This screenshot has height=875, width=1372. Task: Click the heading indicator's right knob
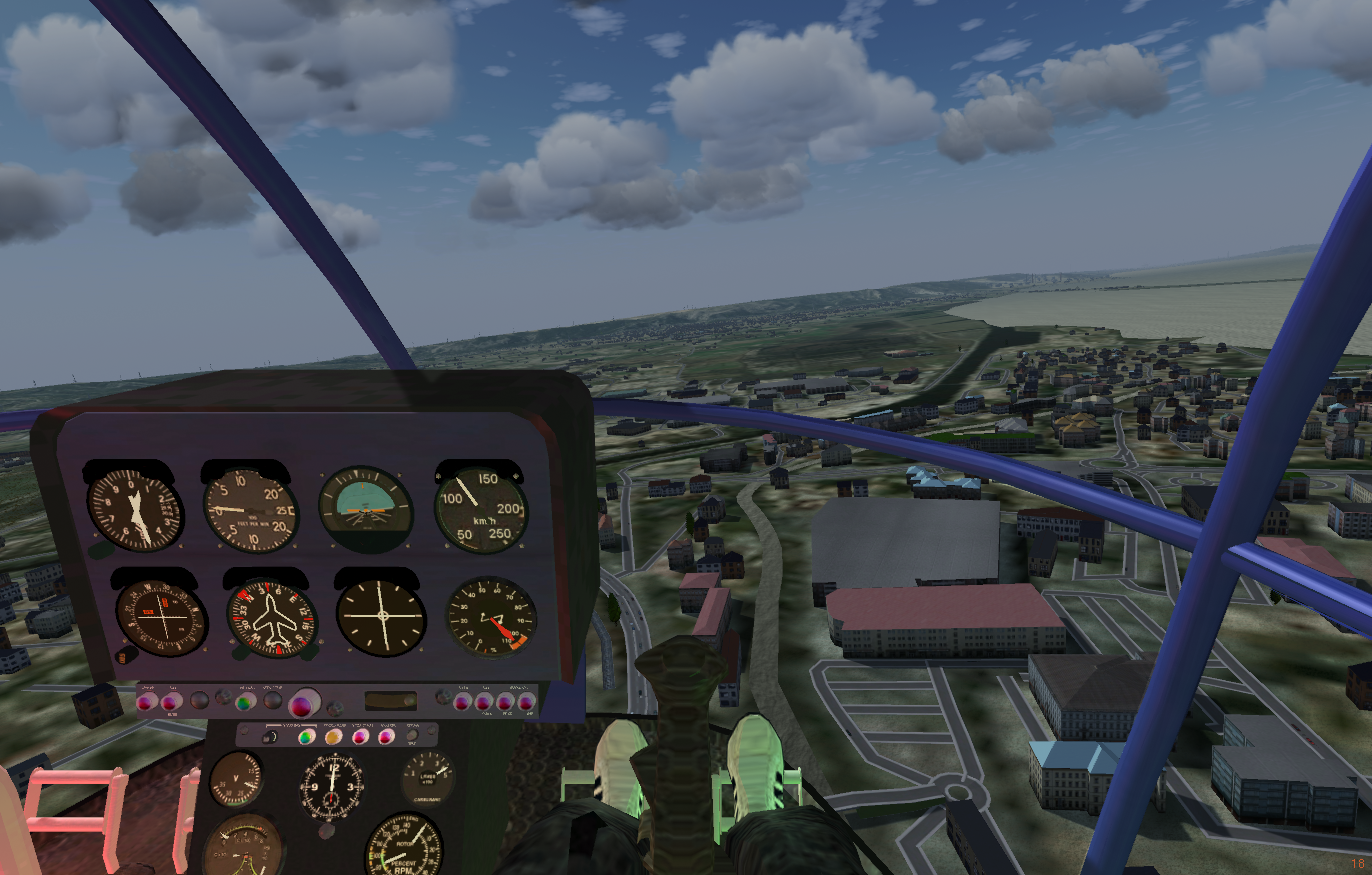click(x=307, y=655)
